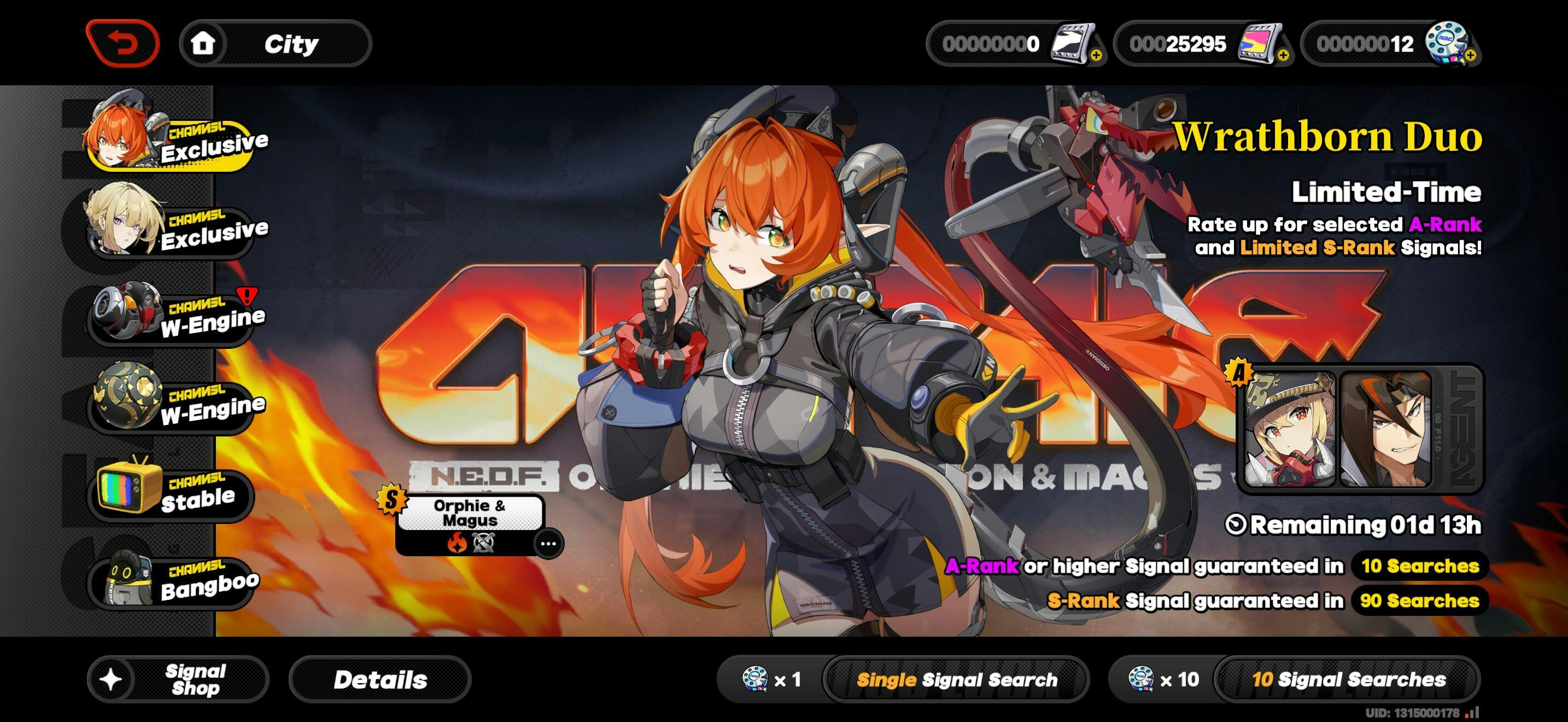Screen dimensions: 1568x722
Task: Add more Encrypted Master Tapes
Action: (1470, 55)
